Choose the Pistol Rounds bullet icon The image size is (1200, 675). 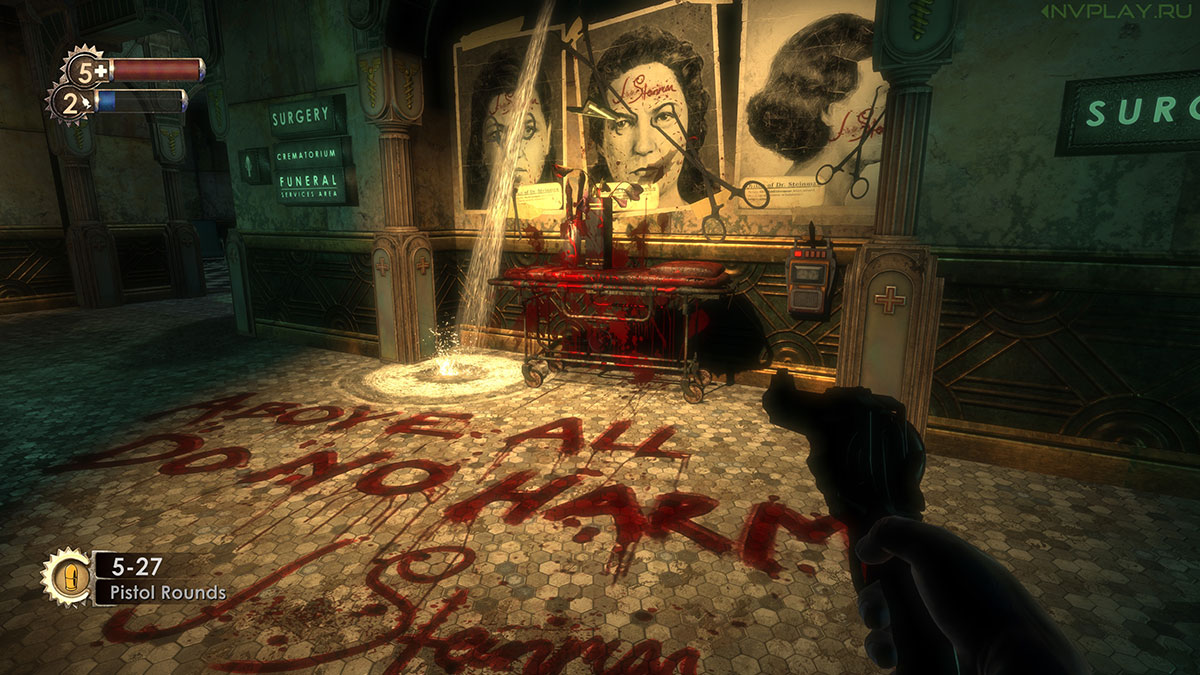[x=66, y=578]
